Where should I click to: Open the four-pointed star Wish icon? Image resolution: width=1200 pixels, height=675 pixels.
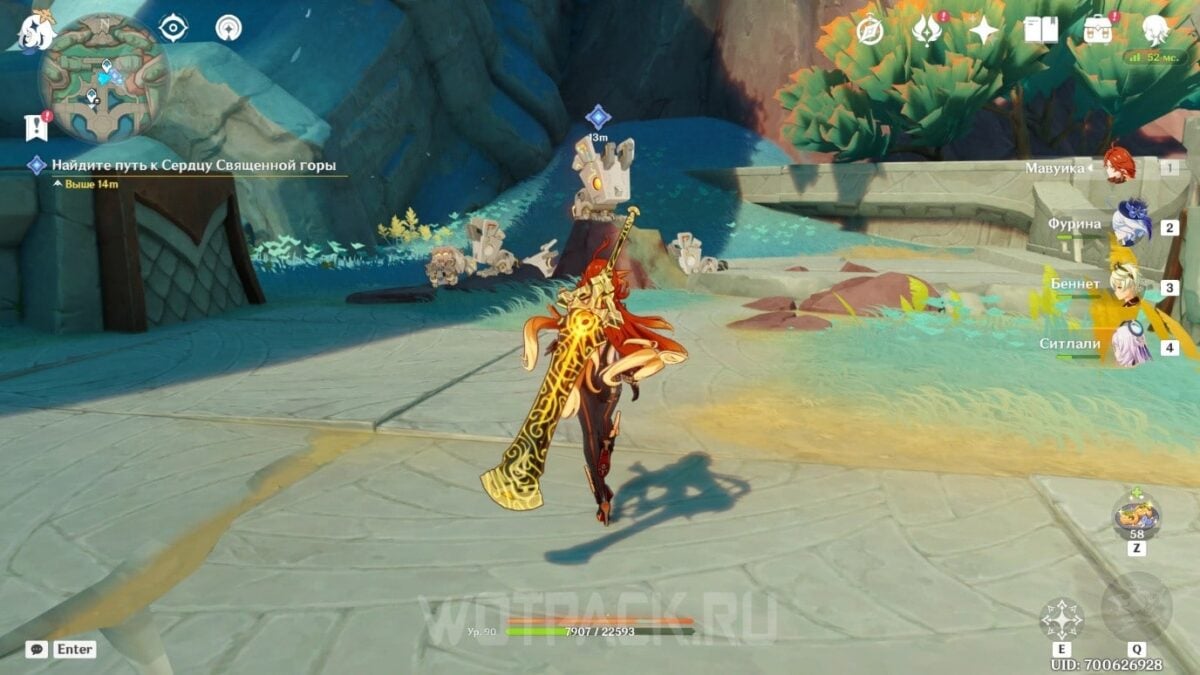[984, 31]
